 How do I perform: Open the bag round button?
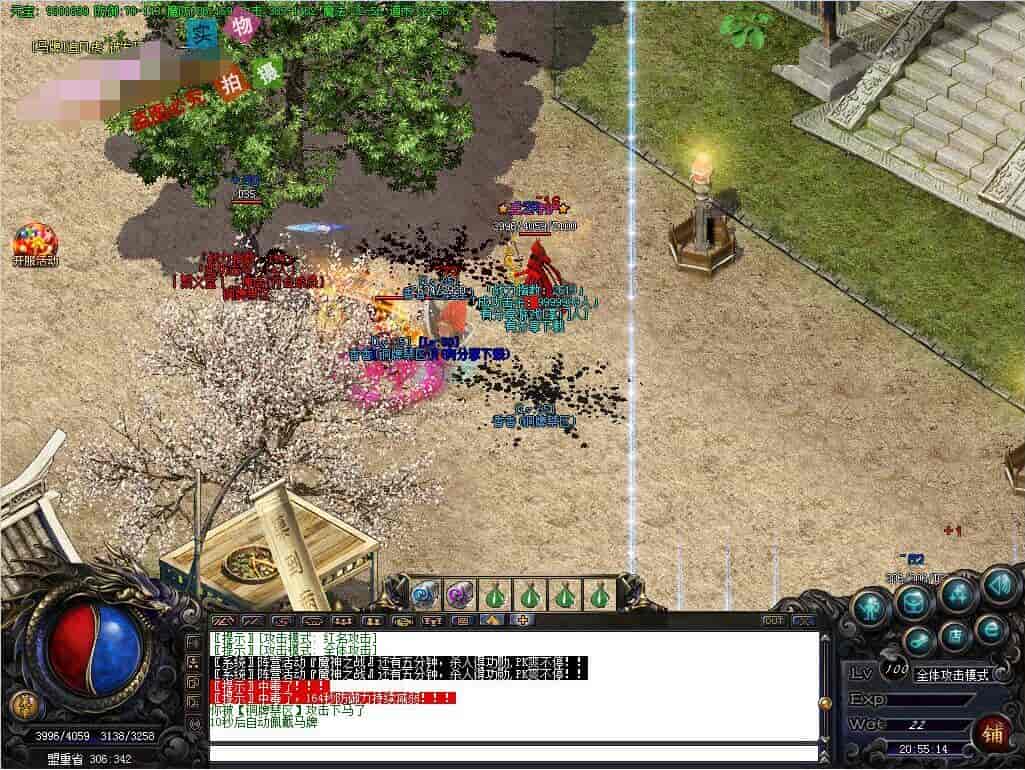click(x=913, y=601)
